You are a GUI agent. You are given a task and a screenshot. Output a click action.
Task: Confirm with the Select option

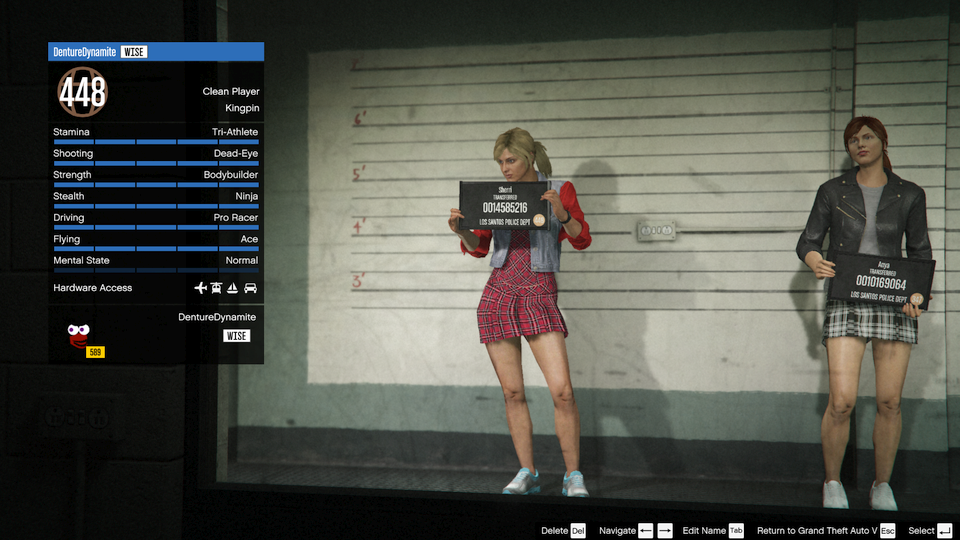930,530
